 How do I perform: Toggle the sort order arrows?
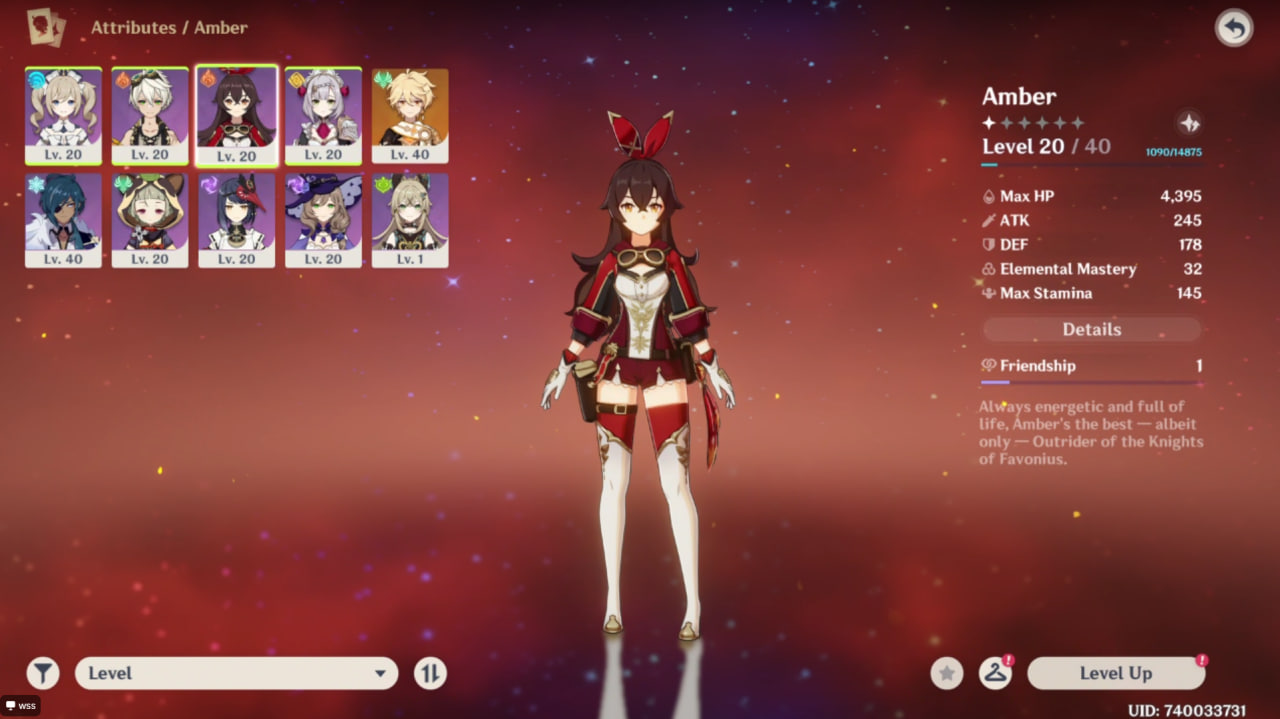coord(430,674)
